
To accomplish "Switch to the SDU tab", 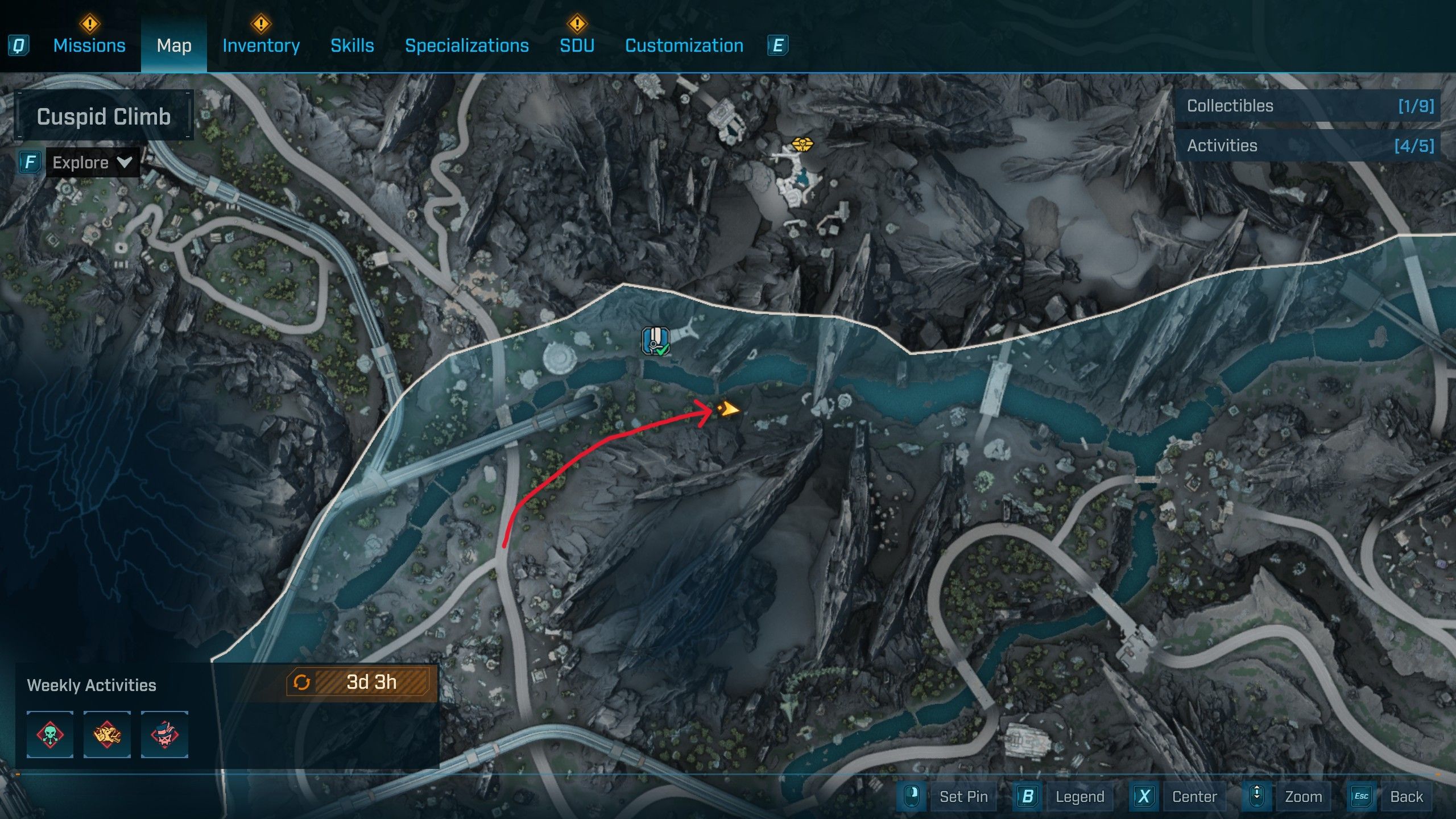I will [x=577, y=45].
